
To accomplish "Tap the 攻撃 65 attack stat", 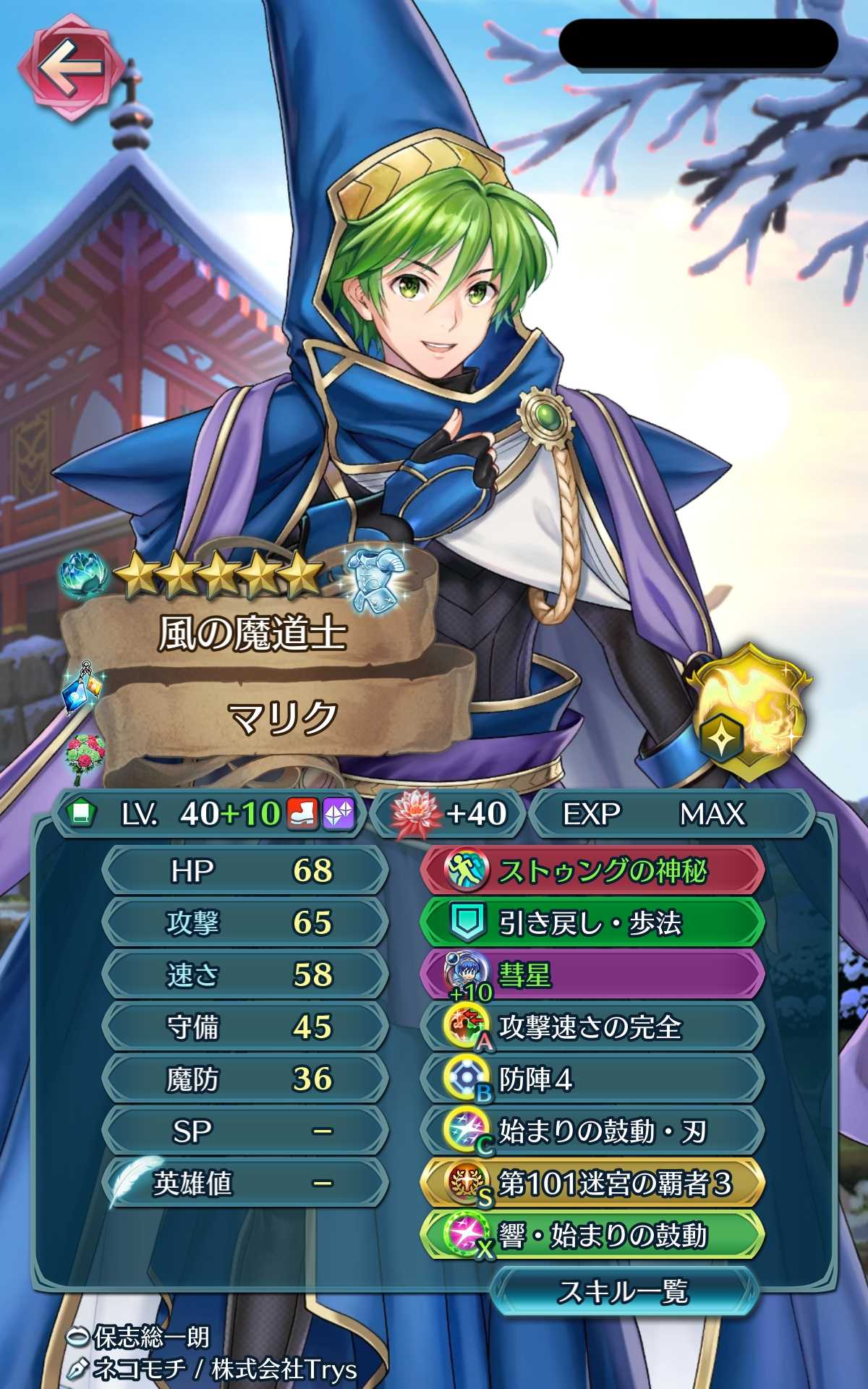I will pos(244,922).
